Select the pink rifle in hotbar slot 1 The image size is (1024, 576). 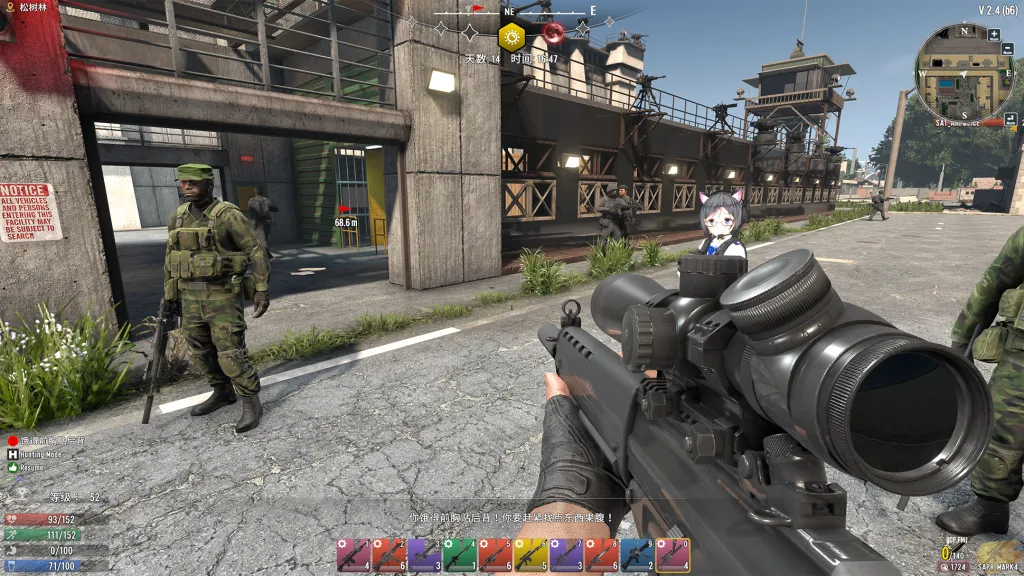pyautogui.click(x=353, y=555)
